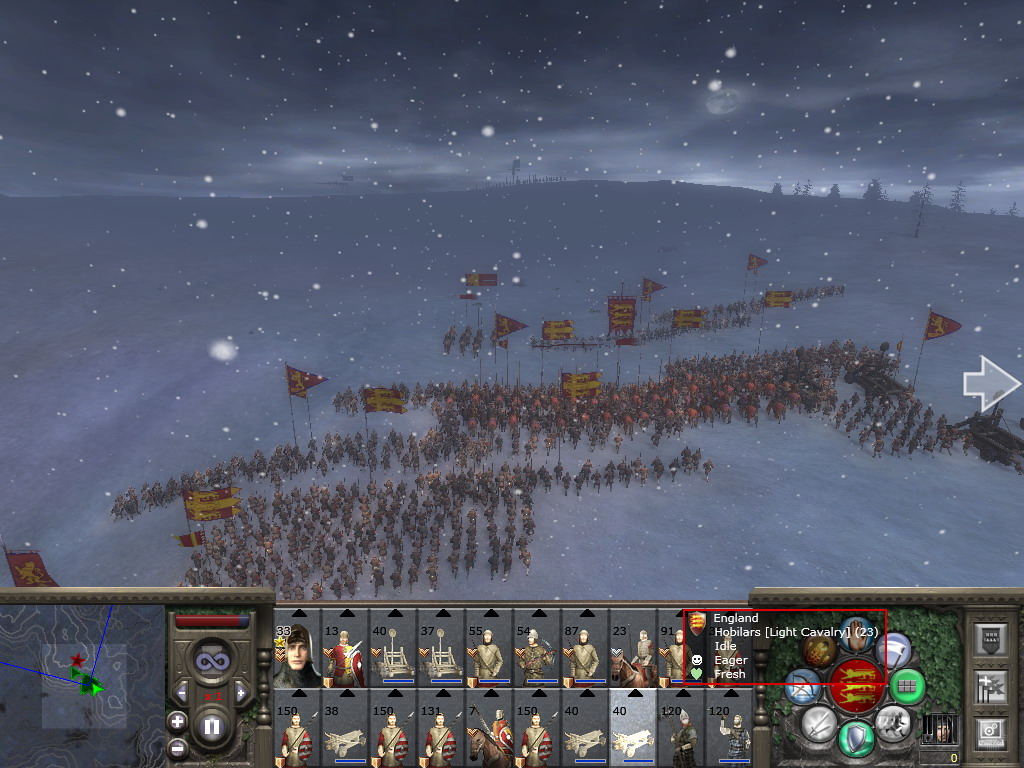Zoom in the minimap
This screenshot has height=768, width=1024.
(177, 720)
